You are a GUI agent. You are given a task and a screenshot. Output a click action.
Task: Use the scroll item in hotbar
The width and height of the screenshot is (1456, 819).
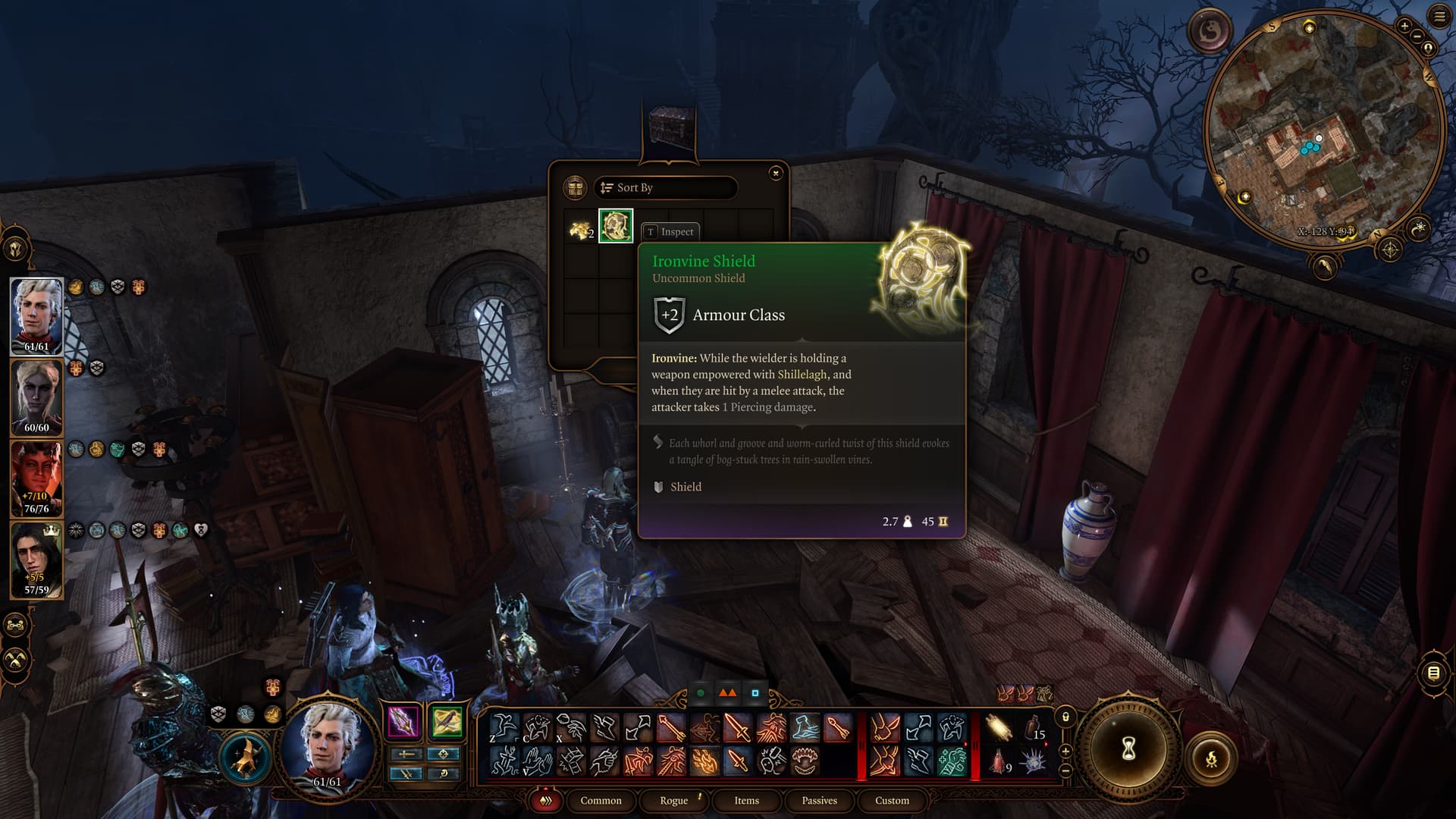tap(999, 728)
